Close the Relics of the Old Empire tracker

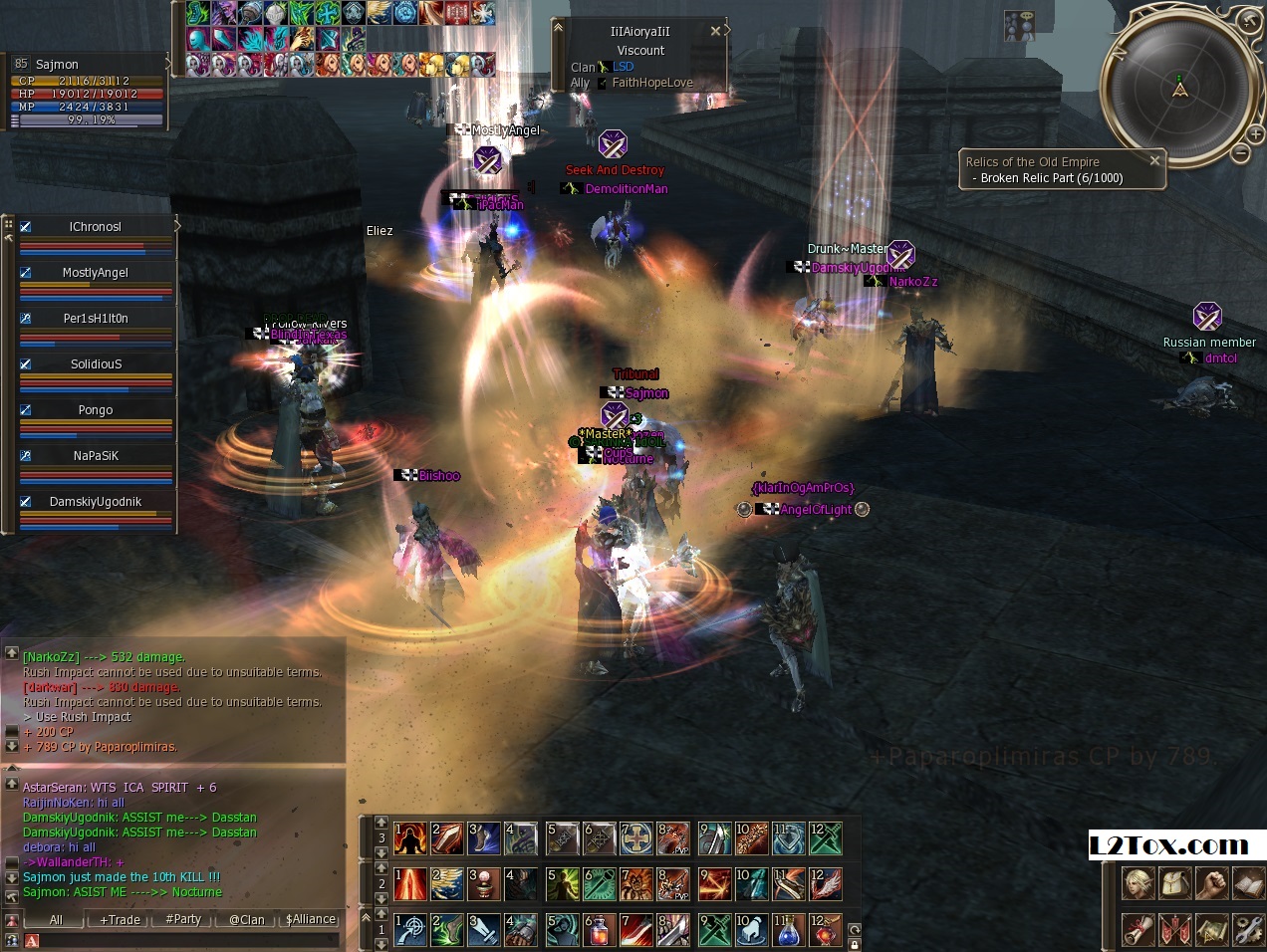1154,160
